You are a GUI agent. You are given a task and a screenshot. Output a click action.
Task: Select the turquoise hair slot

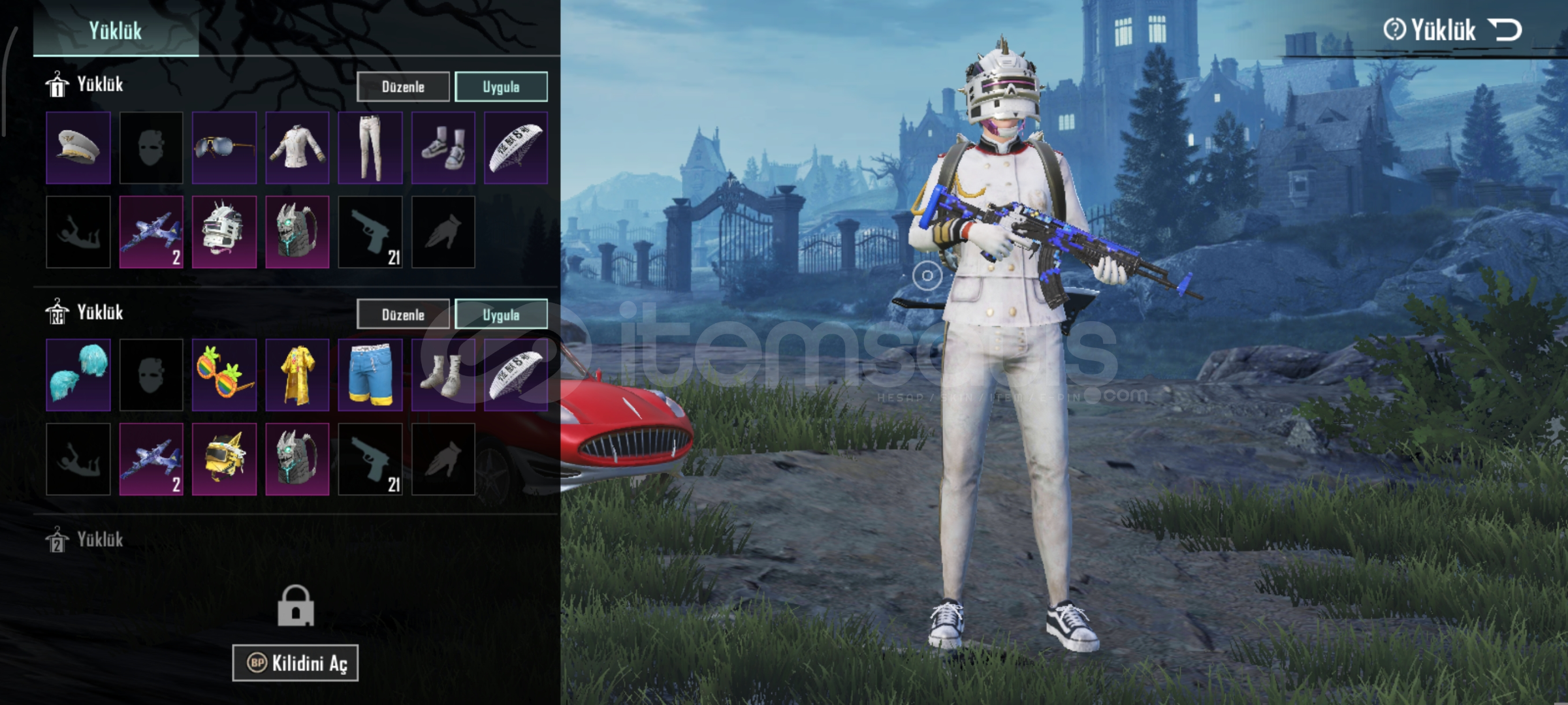78,375
